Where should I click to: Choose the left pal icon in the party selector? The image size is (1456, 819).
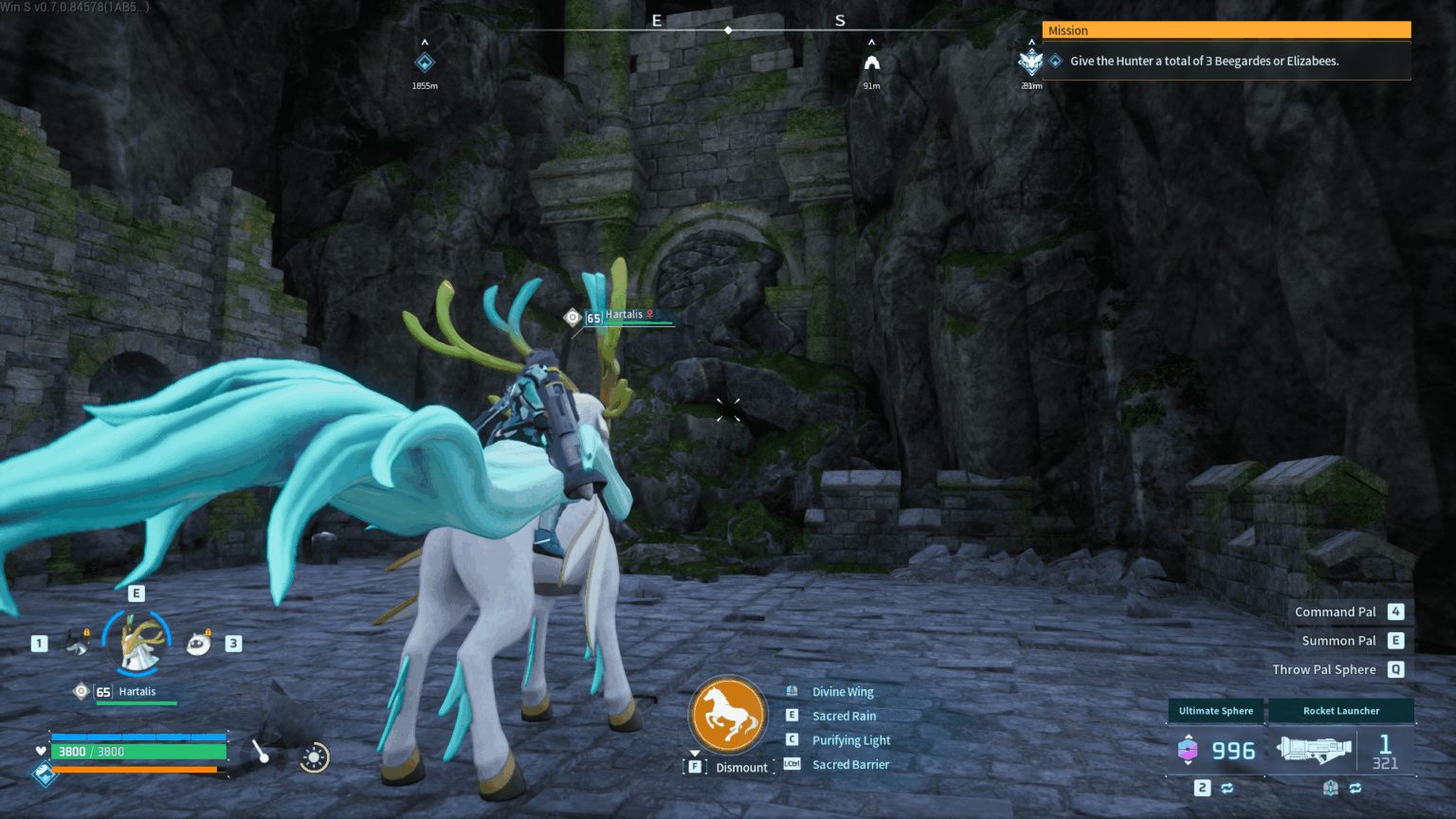(79, 644)
